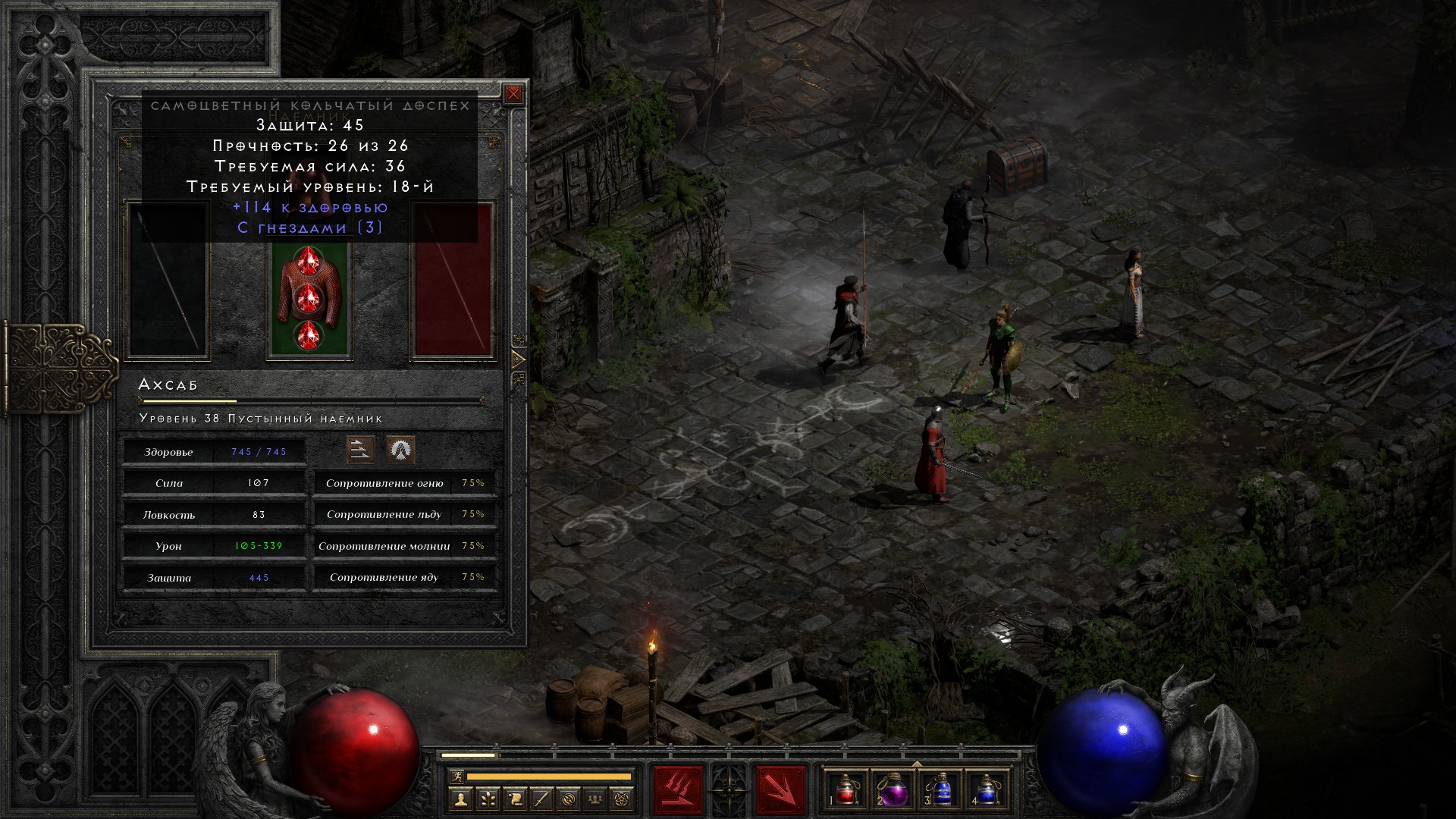Click the mercenary's right-hand weapon slot
1456x819 pixels.
click(453, 281)
